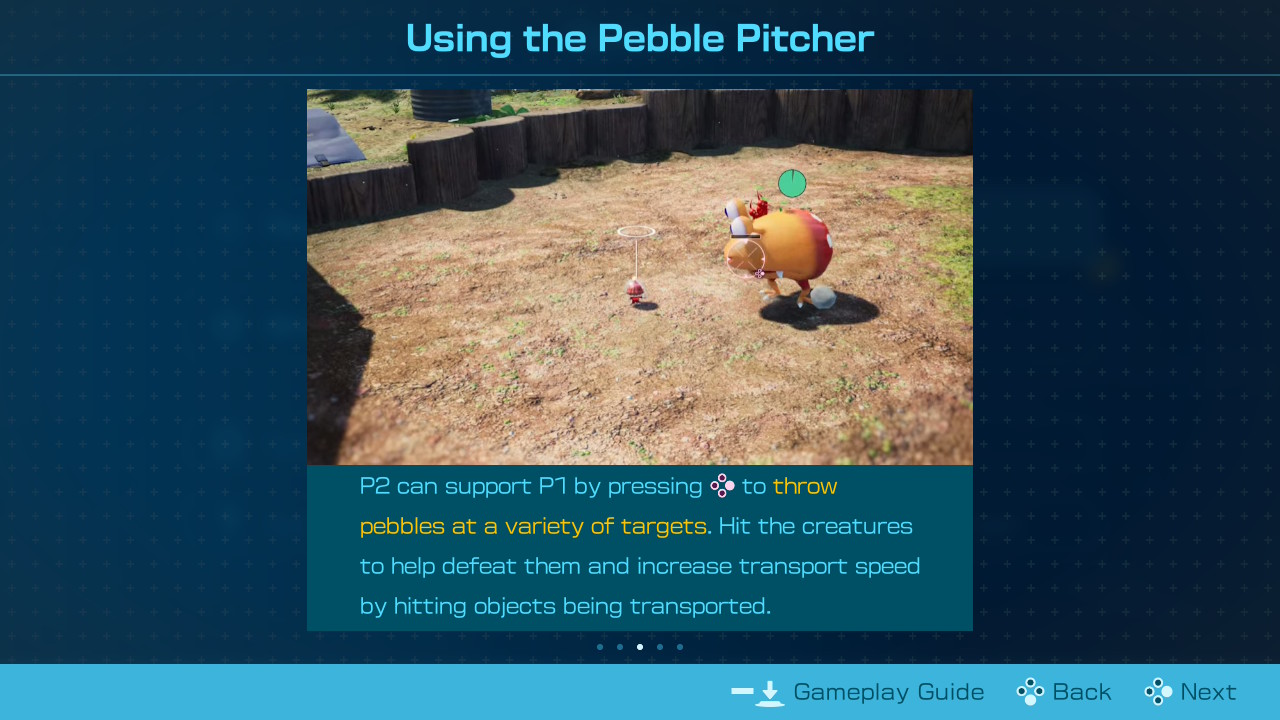Go to the Next tutorial page
Screen dimensions: 1280x720
click(1191, 692)
